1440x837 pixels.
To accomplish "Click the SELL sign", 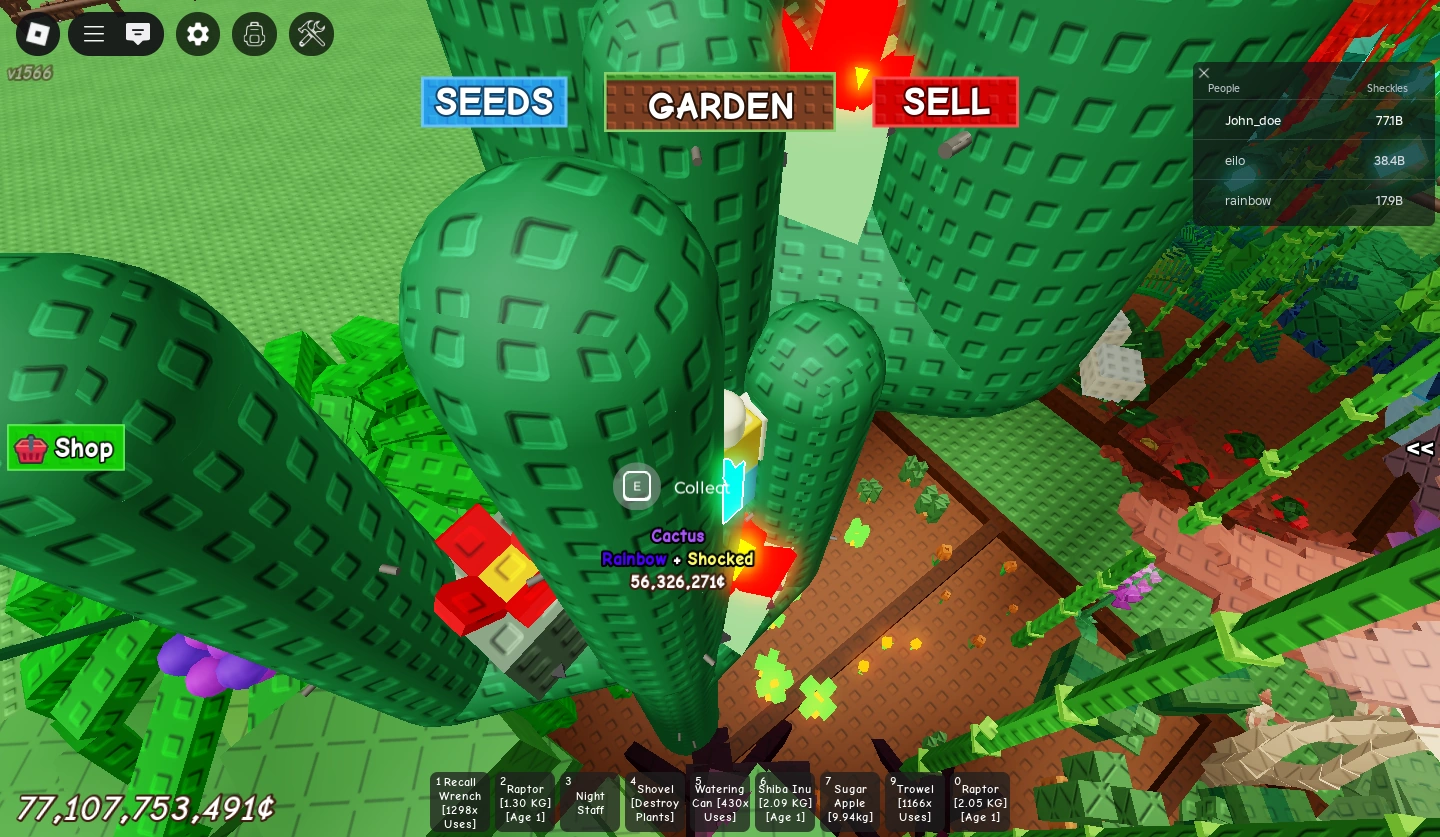I will pos(945,101).
